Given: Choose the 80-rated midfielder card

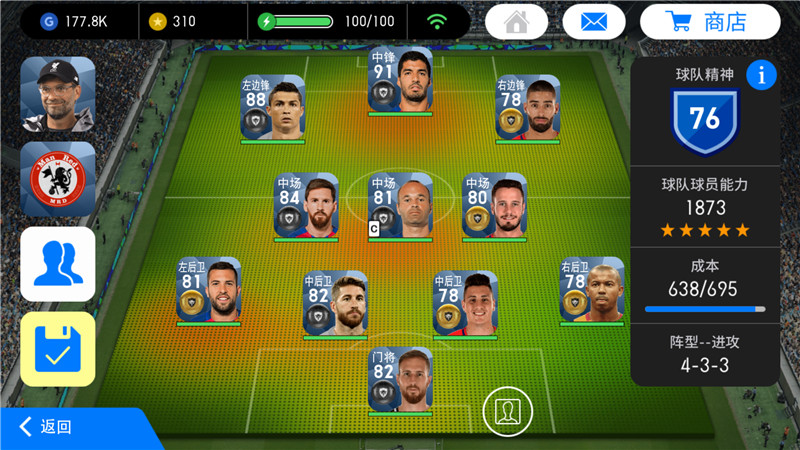Looking at the screenshot, I should pos(494,205).
